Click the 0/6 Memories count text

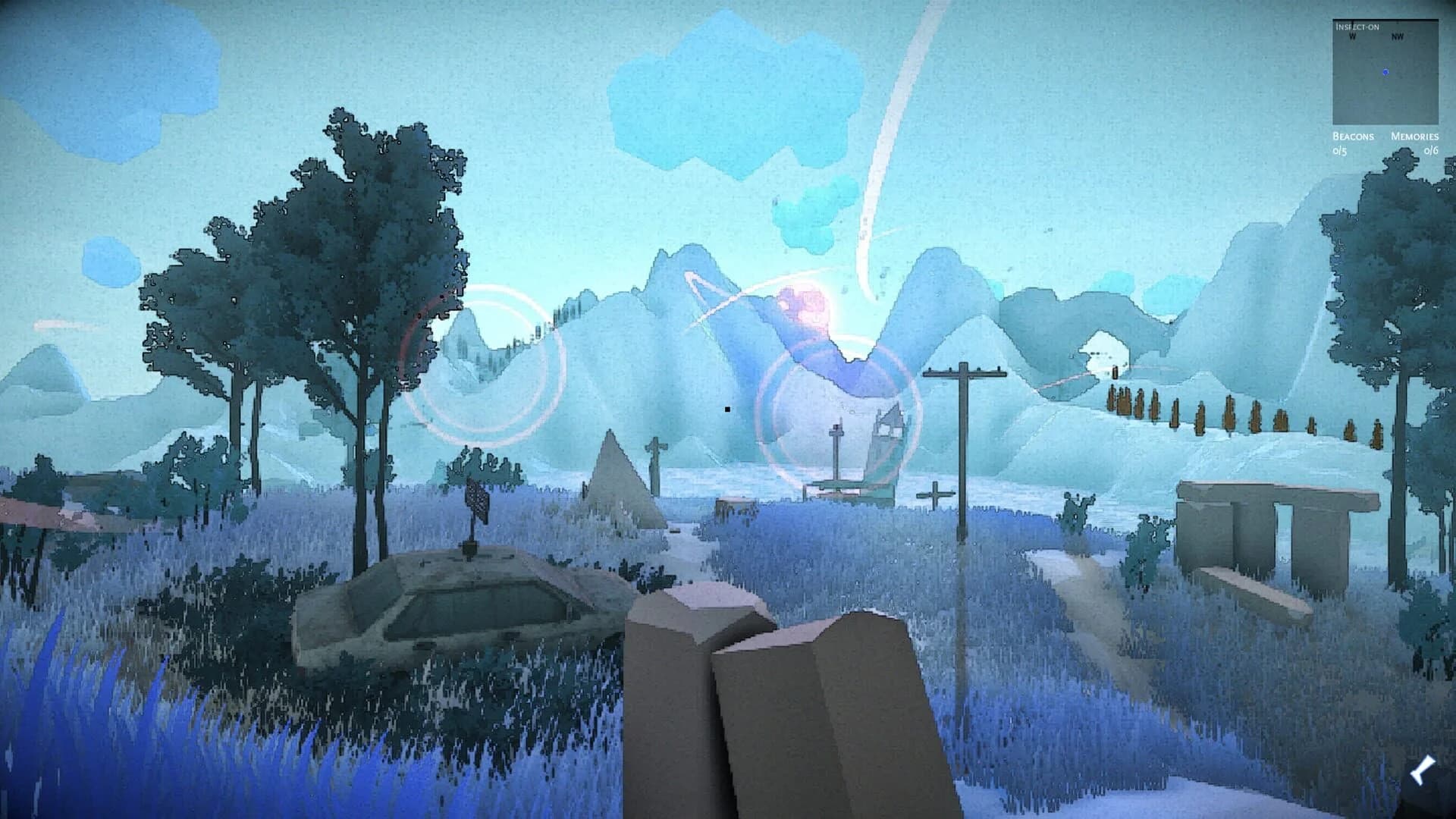click(1432, 151)
